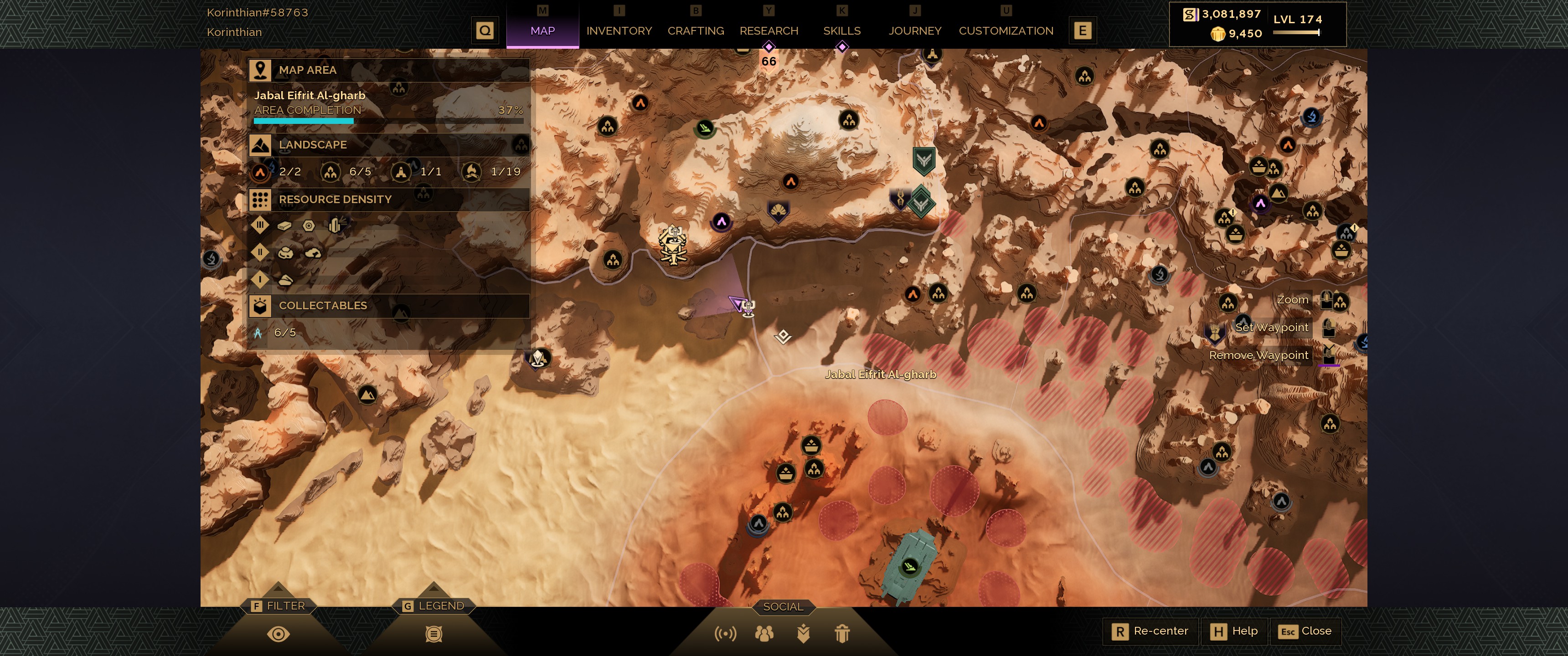Image resolution: width=1568 pixels, height=656 pixels.
Task: Re-center the map view
Action: coord(1150,631)
